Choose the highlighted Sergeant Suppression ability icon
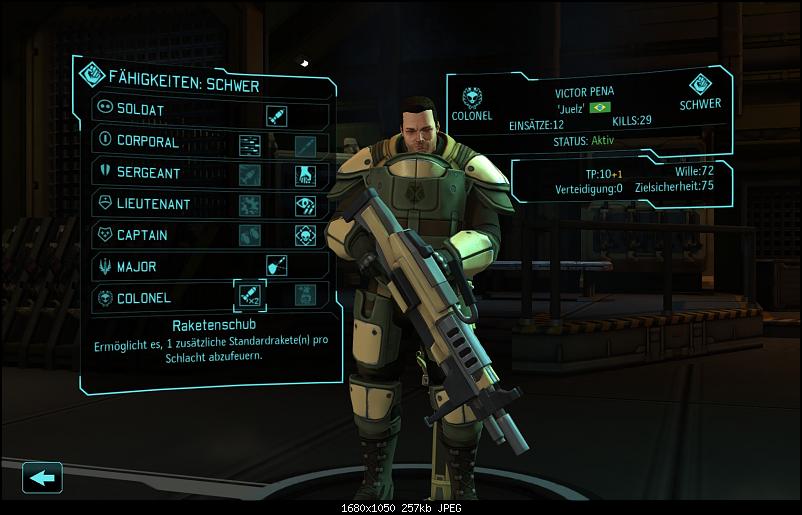 point(305,176)
